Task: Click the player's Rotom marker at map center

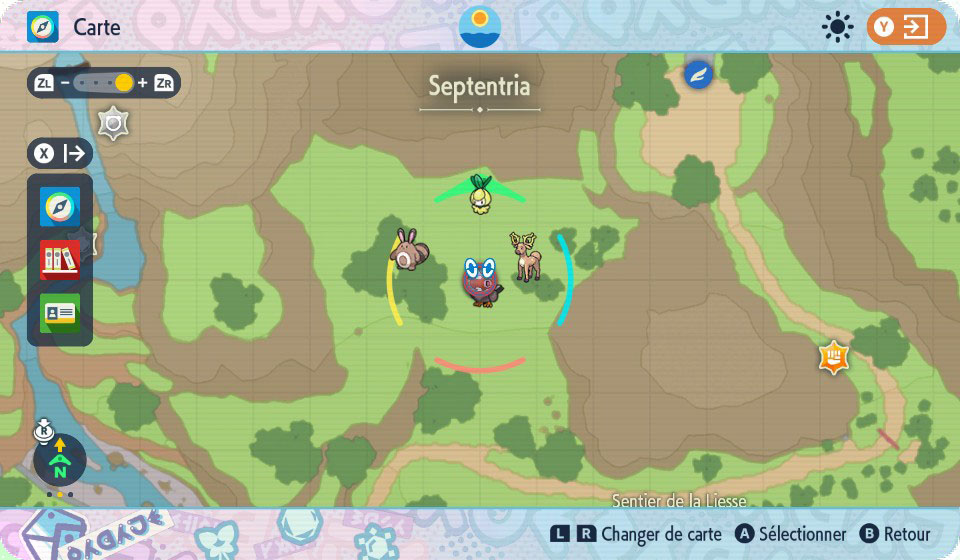Action: click(482, 281)
